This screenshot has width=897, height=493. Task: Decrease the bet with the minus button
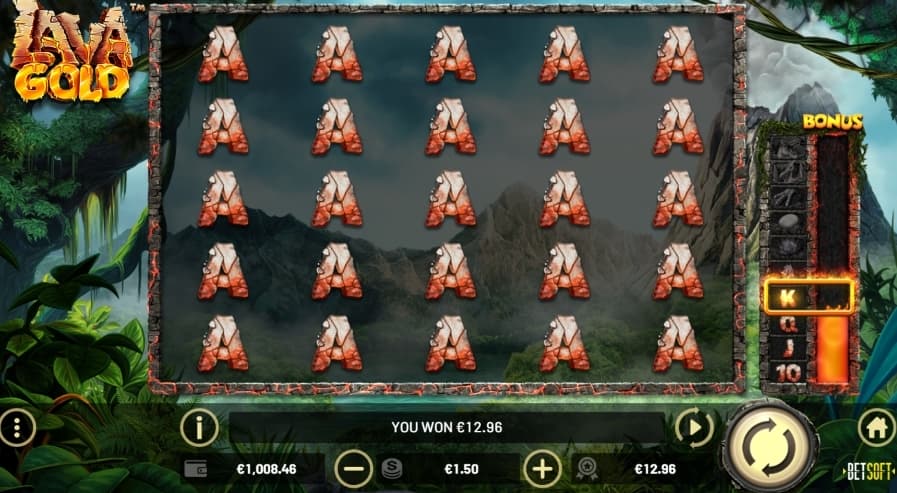352,467
